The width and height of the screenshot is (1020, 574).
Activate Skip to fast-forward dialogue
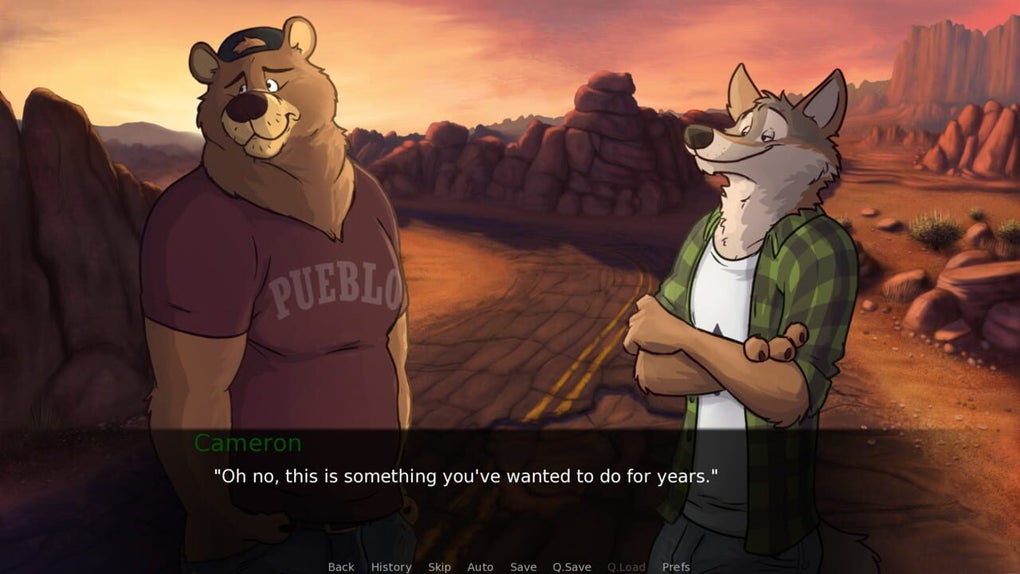point(439,567)
